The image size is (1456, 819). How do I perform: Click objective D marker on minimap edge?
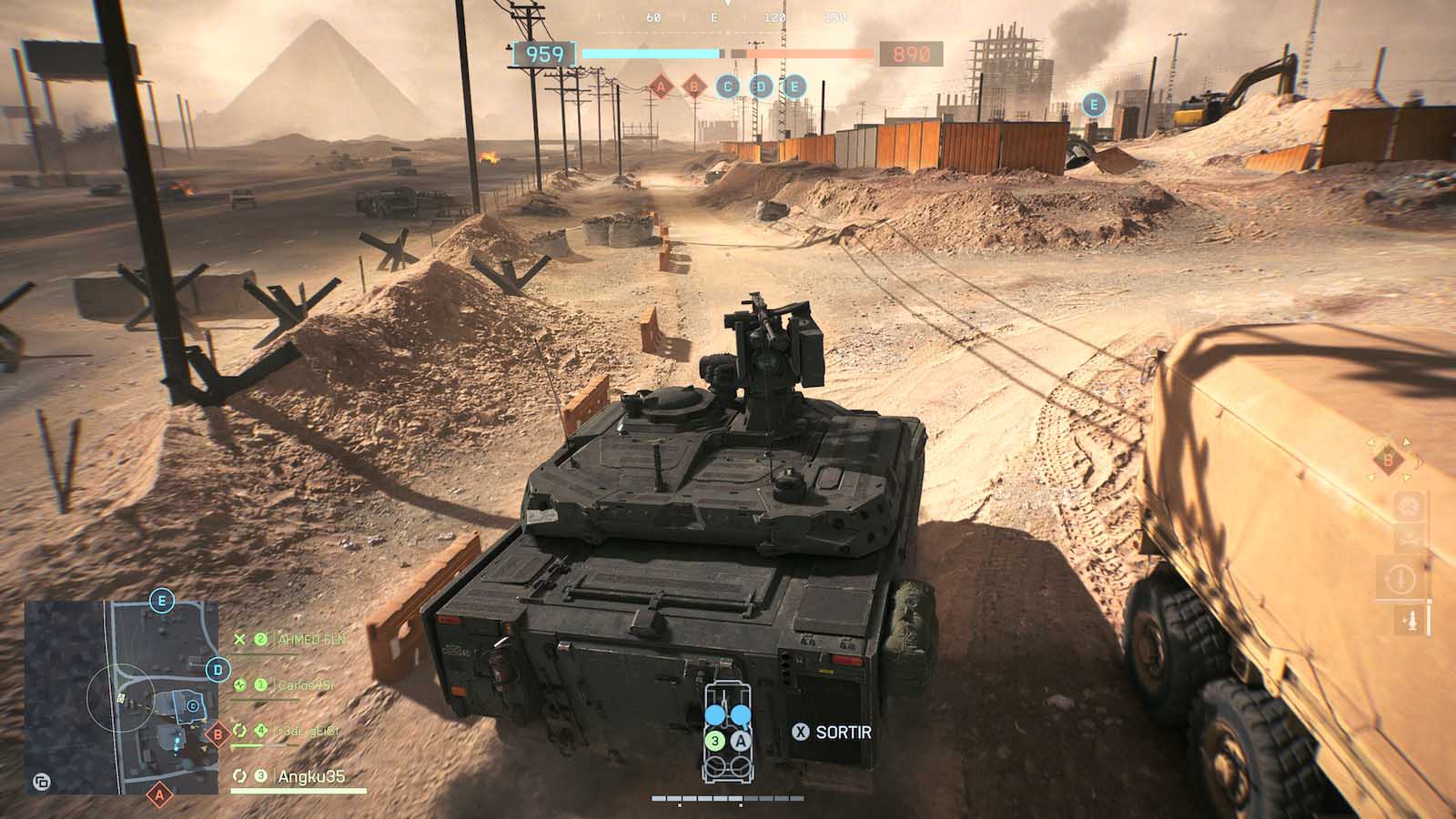tap(217, 672)
